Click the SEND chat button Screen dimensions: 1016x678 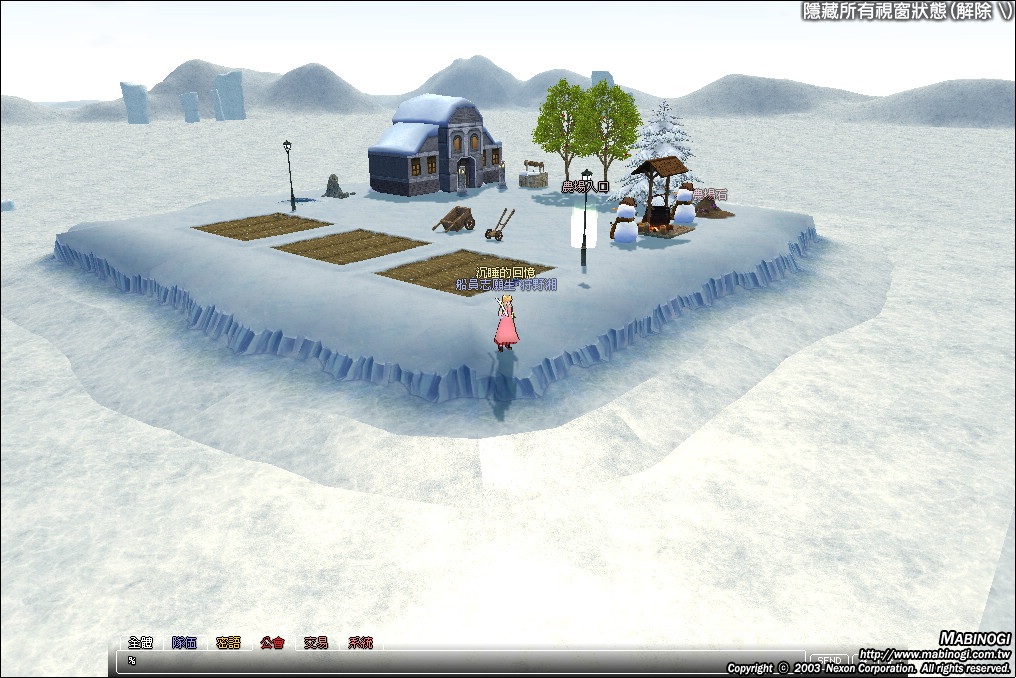[829, 661]
